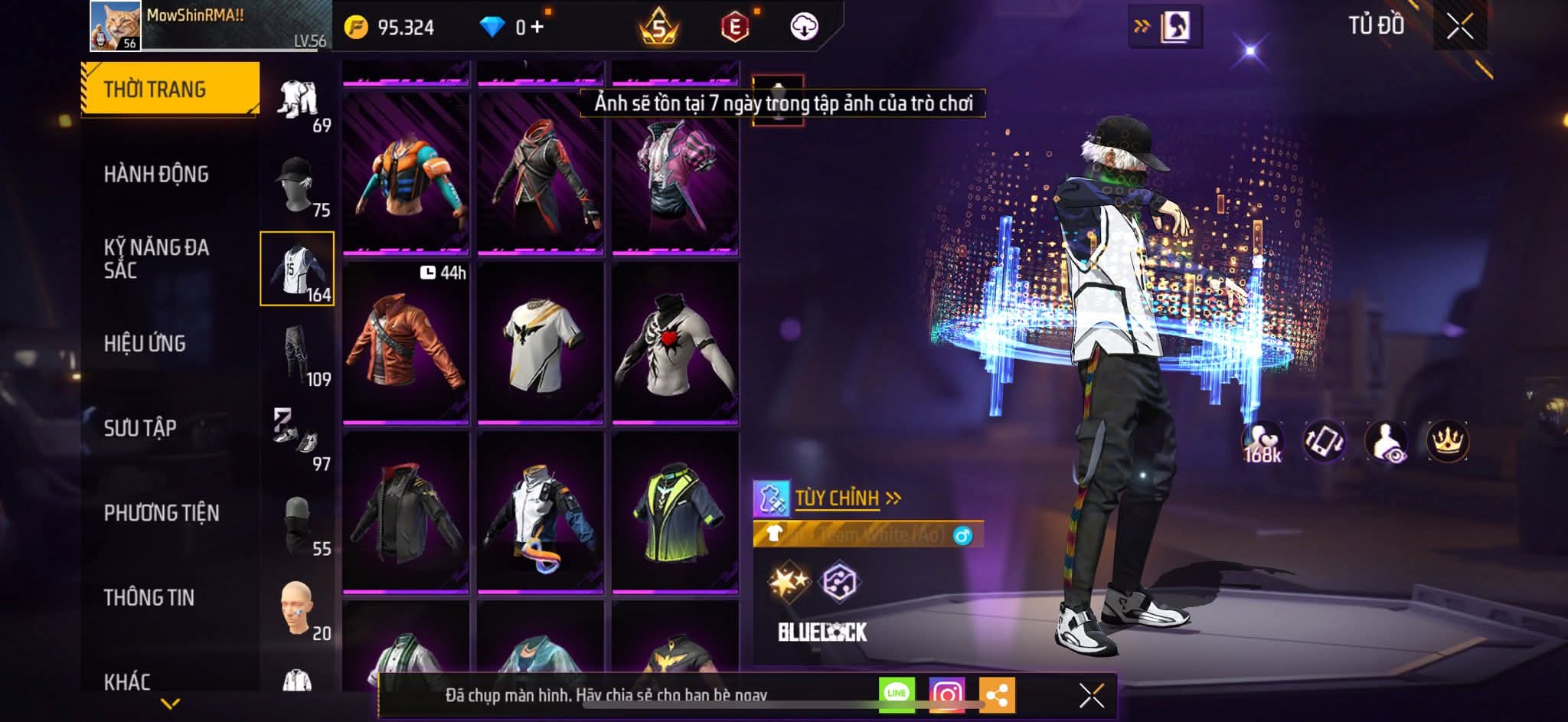This screenshot has height=722, width=1568.
Task: Select the Kỹ Năng Đa Sắc menu
Action: 156,259
